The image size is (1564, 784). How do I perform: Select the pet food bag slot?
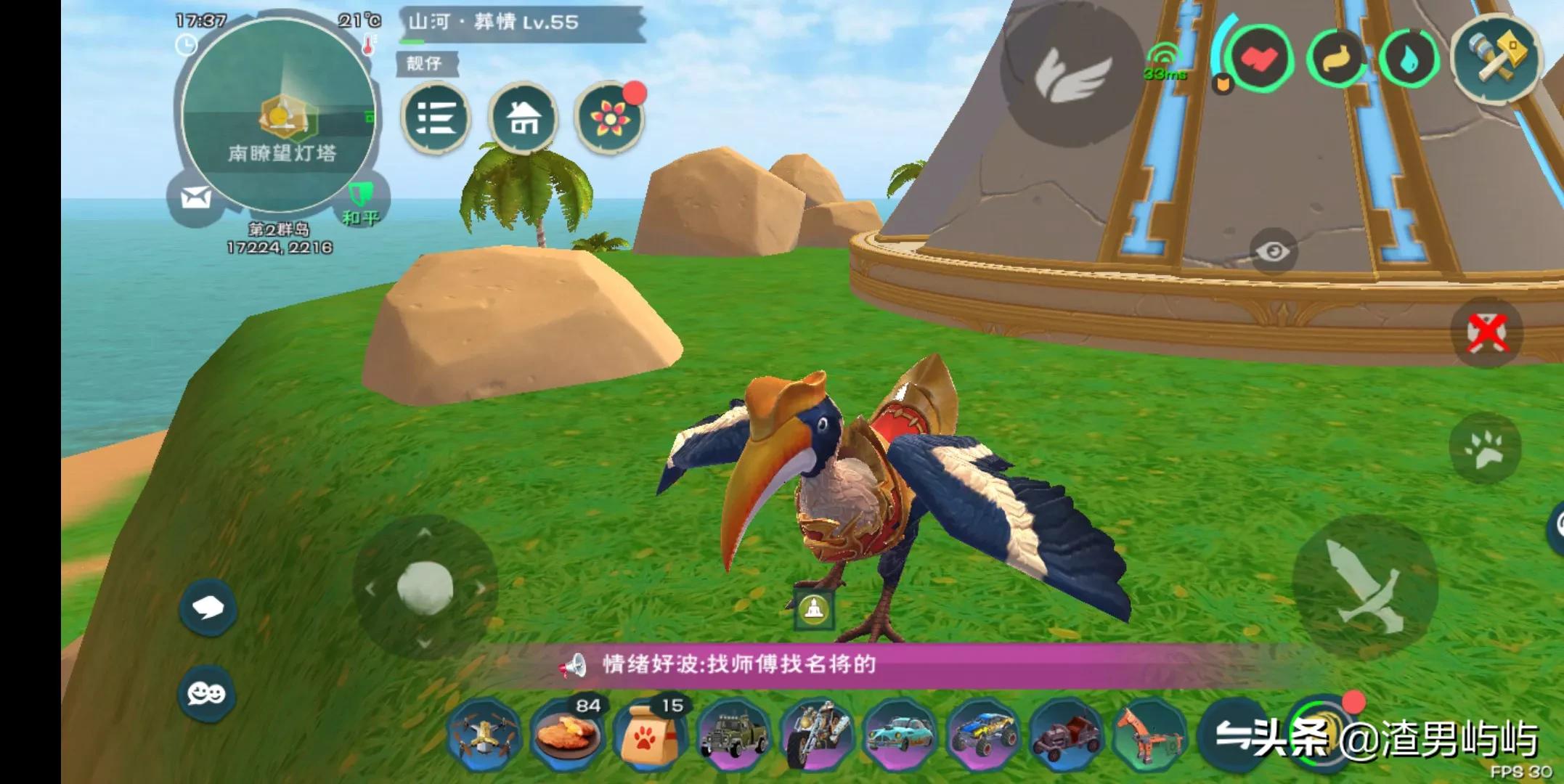651,733
